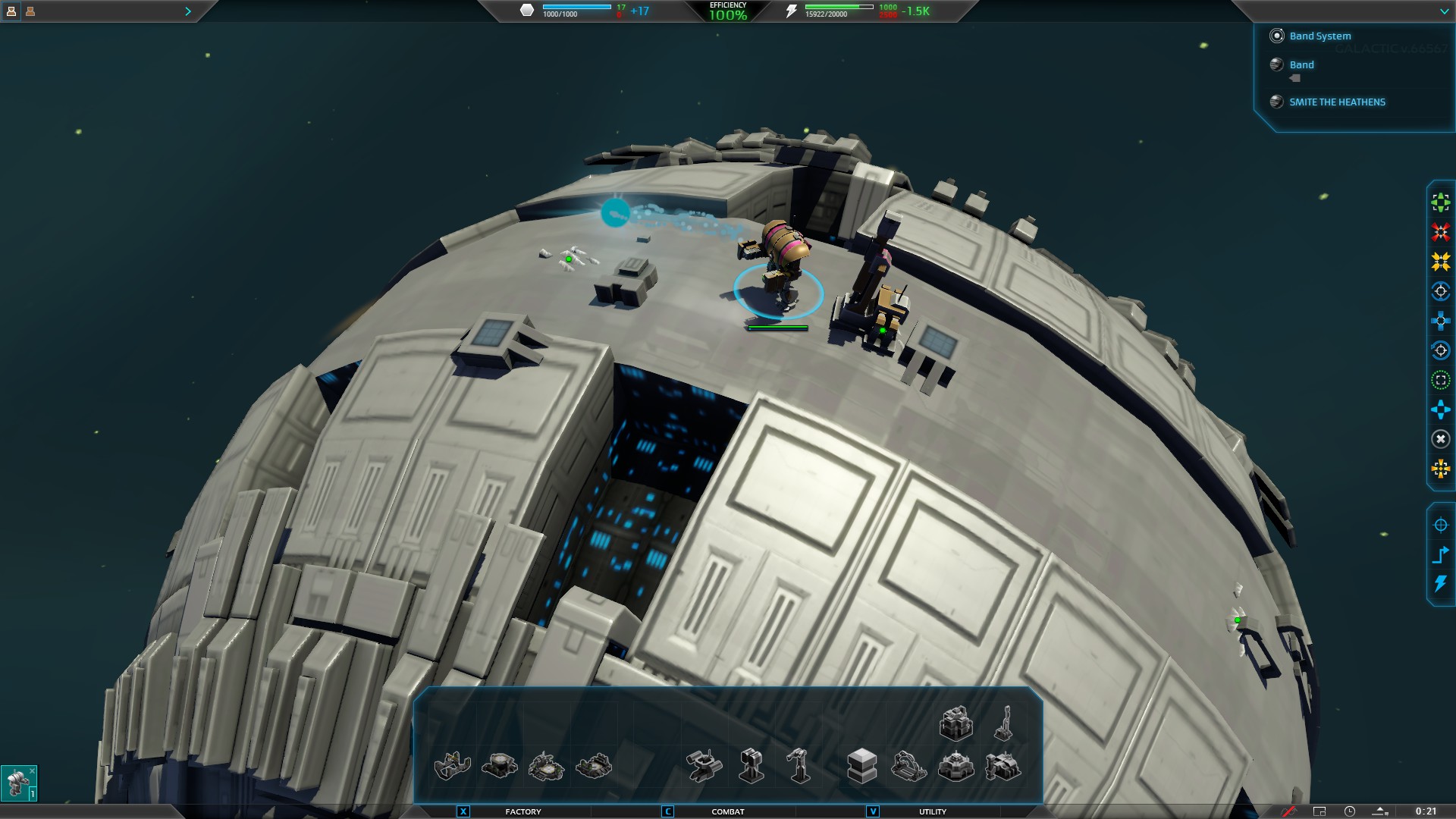The width and height of the screenshot is (1456, 819).
Task: Choose the red attack command icon
Action: click(x=1440, y=231)
